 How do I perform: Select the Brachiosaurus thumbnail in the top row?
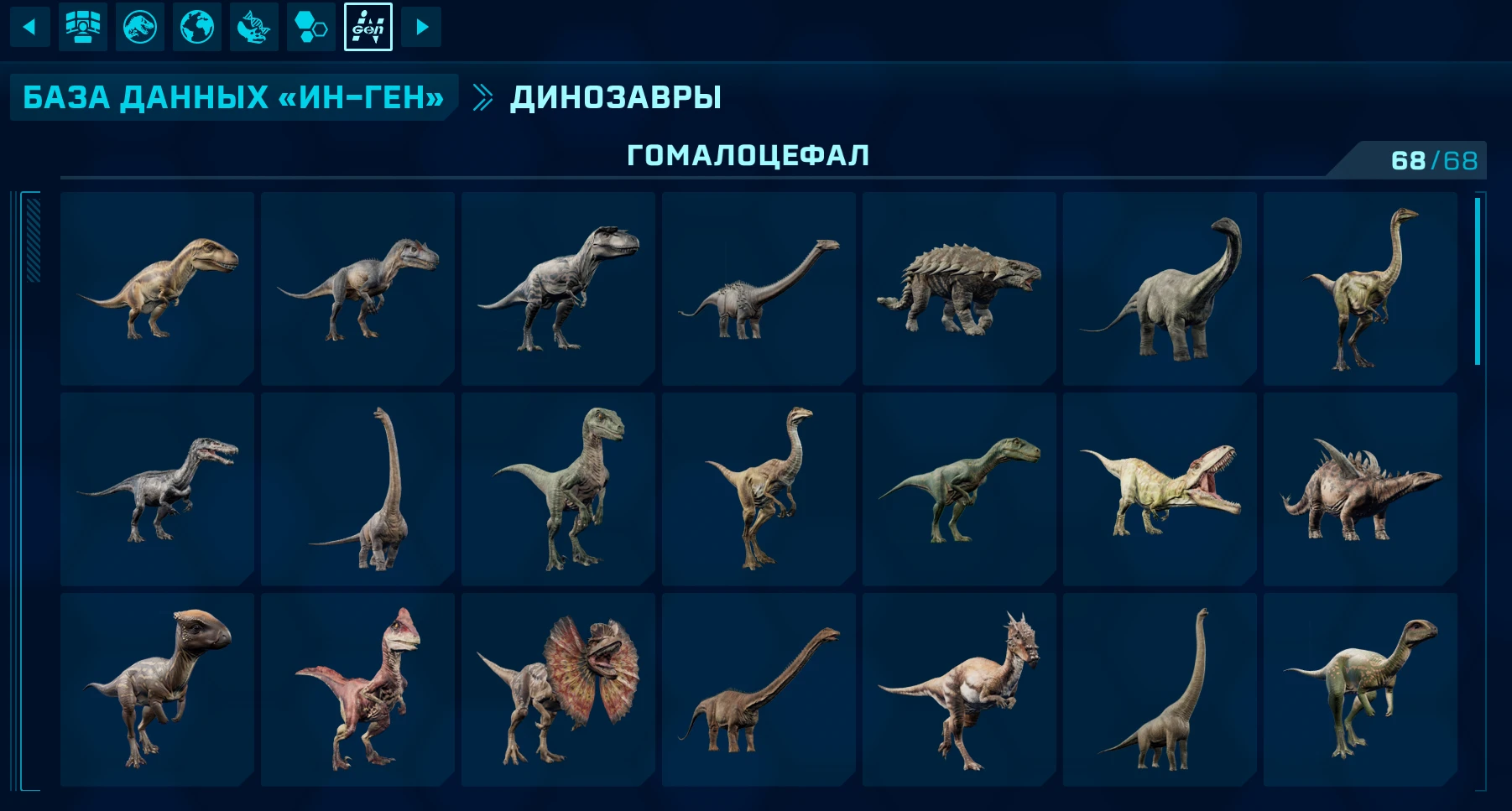click(x=1157, y=288)
